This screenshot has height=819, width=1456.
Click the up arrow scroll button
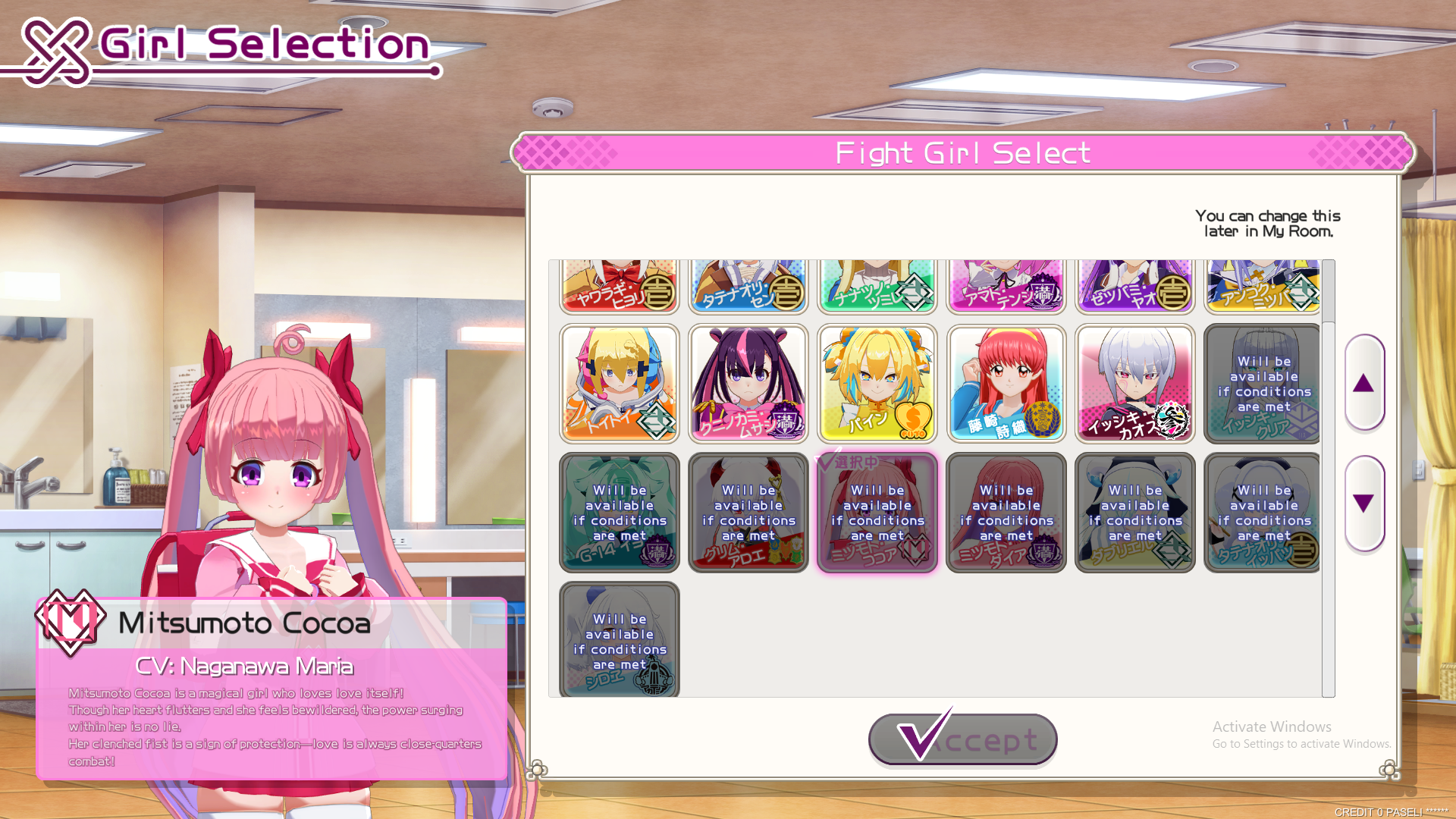(1364, 383)
